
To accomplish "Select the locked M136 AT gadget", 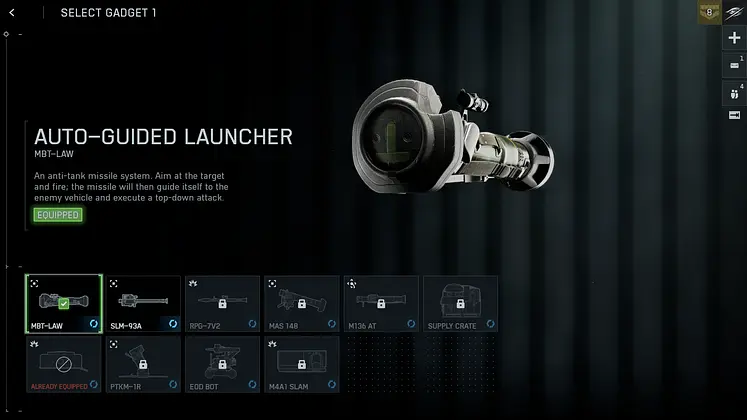I will click(381, 303).
